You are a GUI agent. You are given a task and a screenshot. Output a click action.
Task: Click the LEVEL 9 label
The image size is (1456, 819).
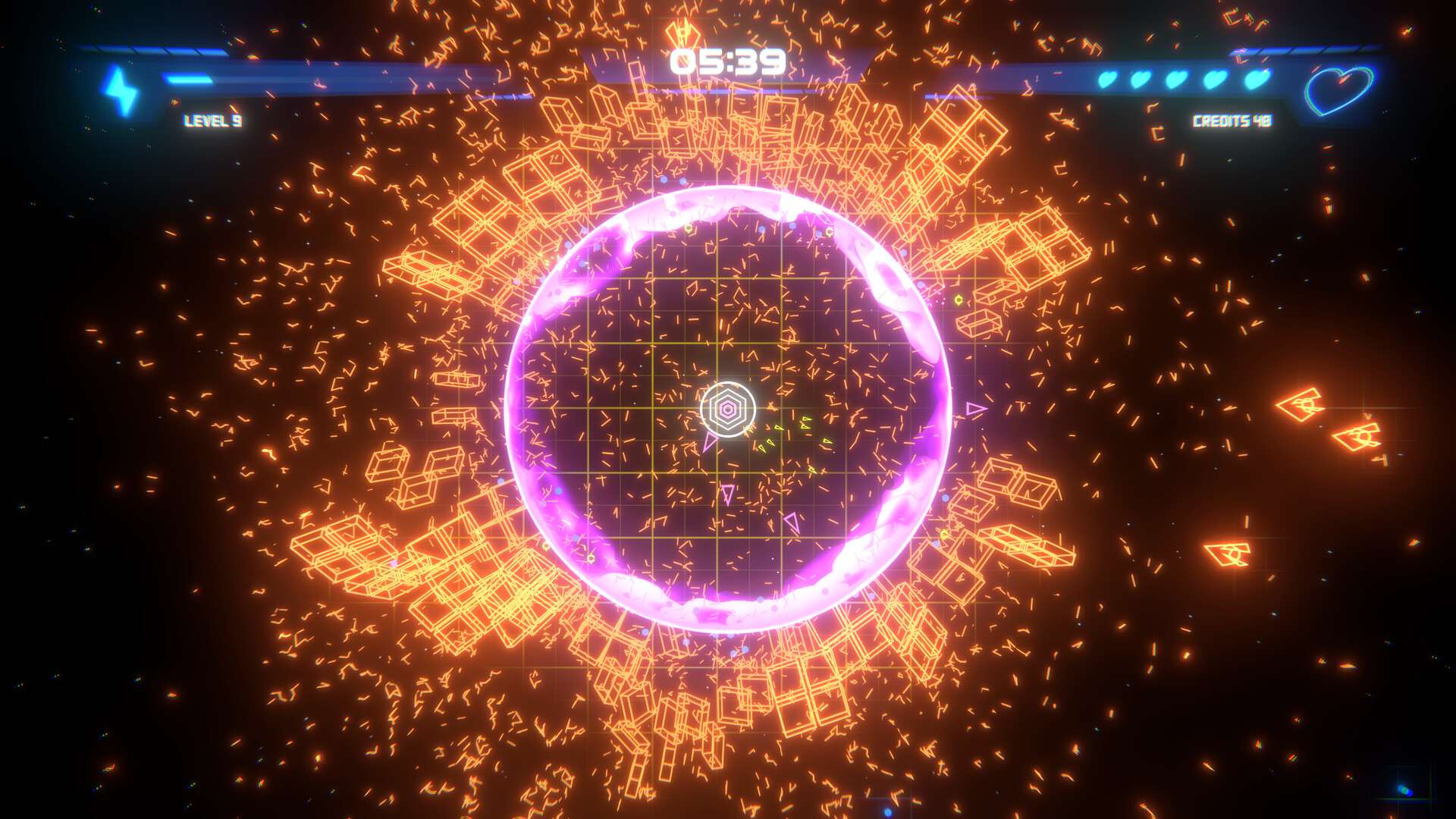(x=211, y=120)
